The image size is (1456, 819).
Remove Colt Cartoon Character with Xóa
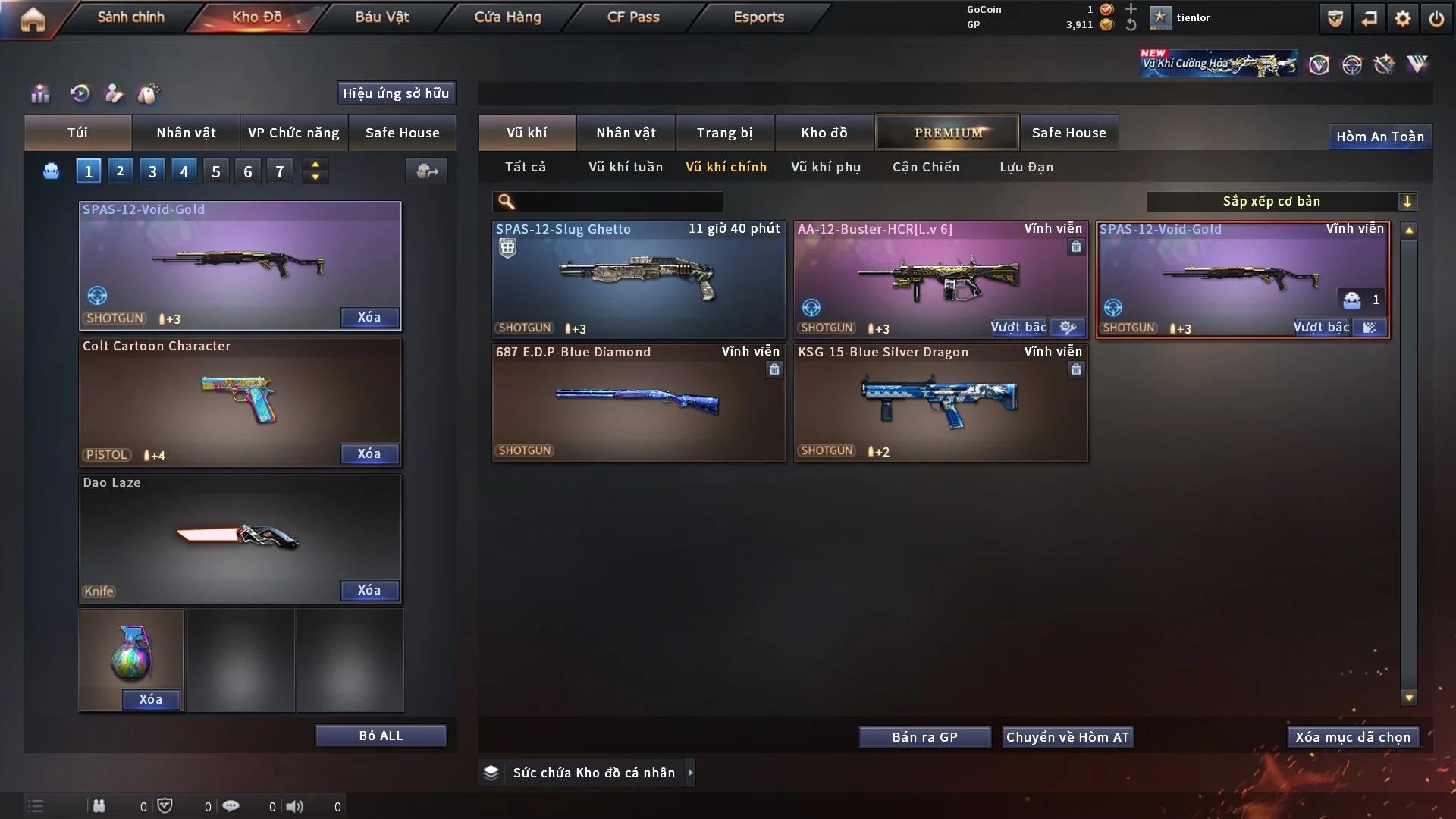coord(369,453)
